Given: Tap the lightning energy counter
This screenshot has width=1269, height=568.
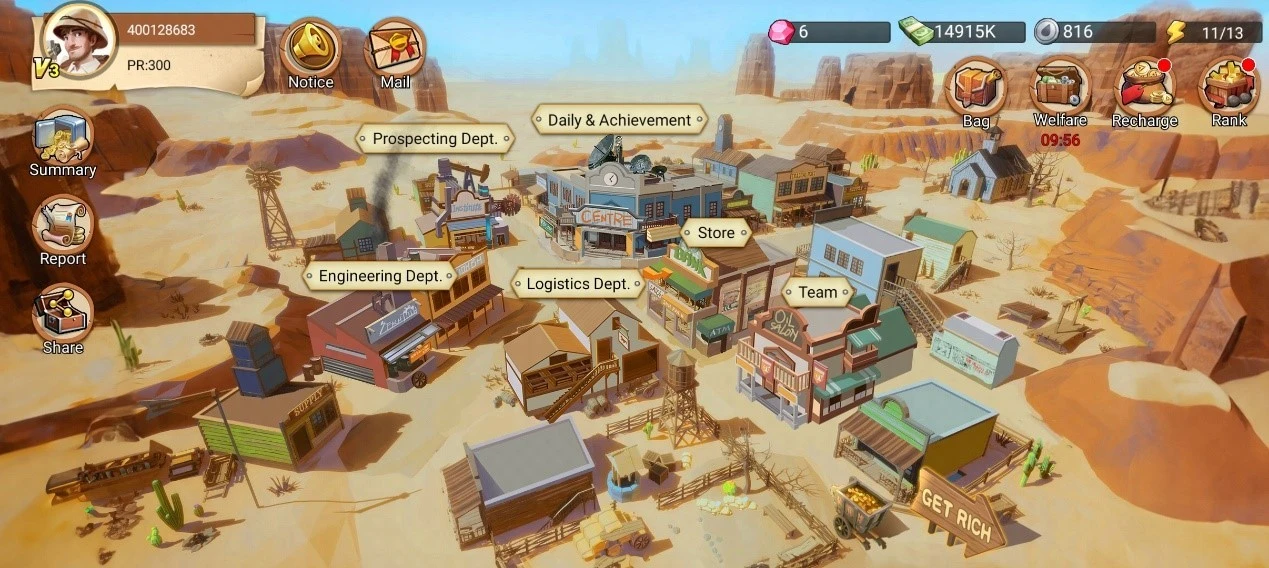Looking at the screenshot, I should click(x=1210, y=32).
